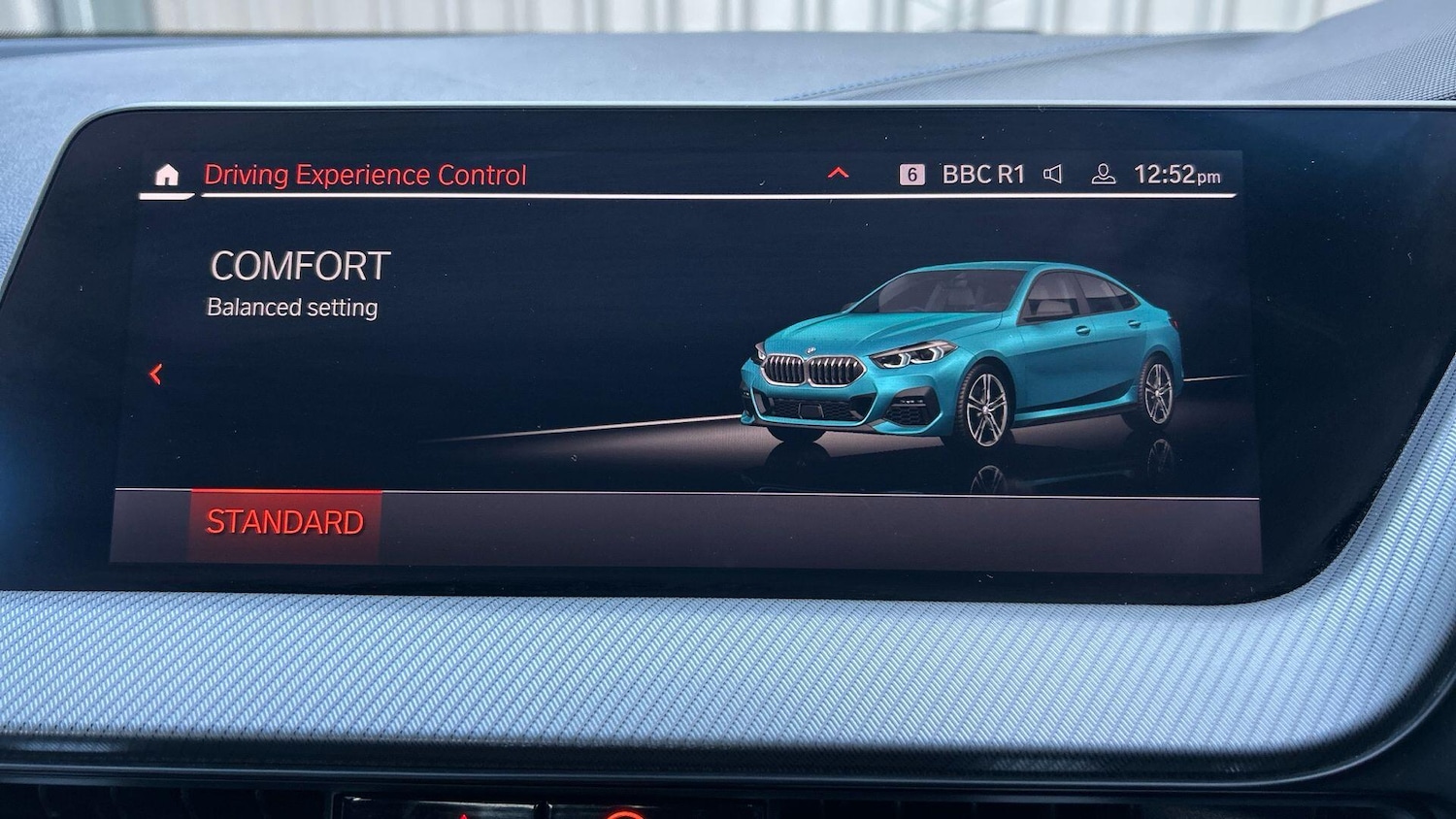Image resolution: width=1456 pixels, height=819 pixels.
Task: Navigate back using the left arrow chevron
Action: pos(155,374)
